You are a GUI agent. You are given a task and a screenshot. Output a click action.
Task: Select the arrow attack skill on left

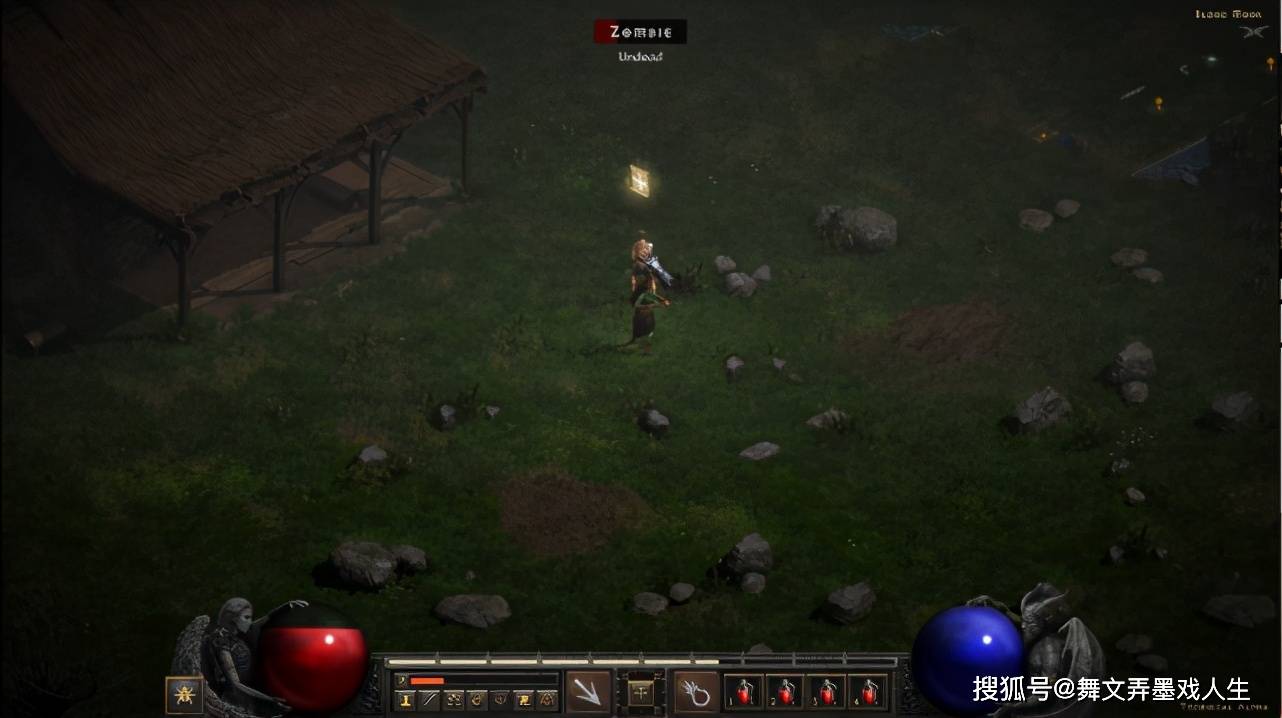pyautogui.click(x=588, y=691)
